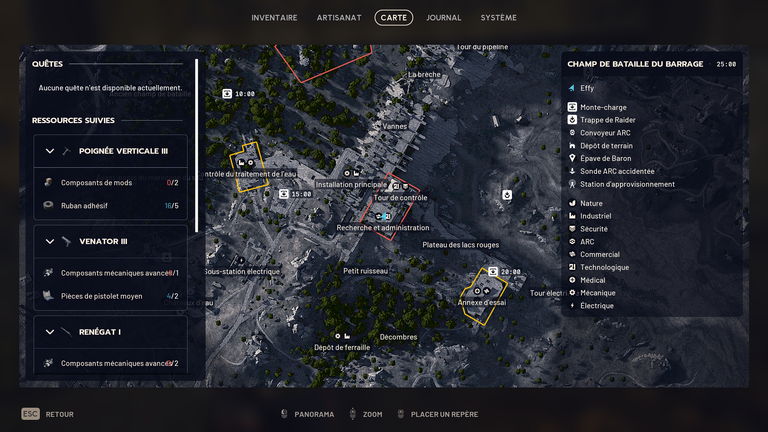The height and width of the screenshot is (432, 768).
Task: Switch to the Inventaire tab
Action: [x=274, y=18]
